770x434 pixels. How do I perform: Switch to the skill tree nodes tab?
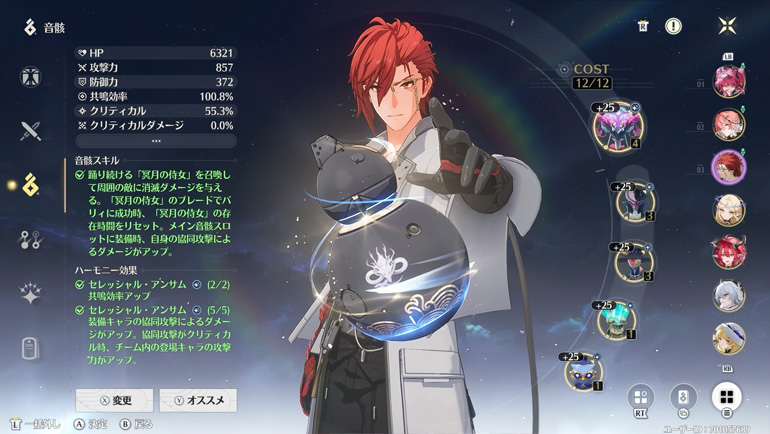pos(30,239)
